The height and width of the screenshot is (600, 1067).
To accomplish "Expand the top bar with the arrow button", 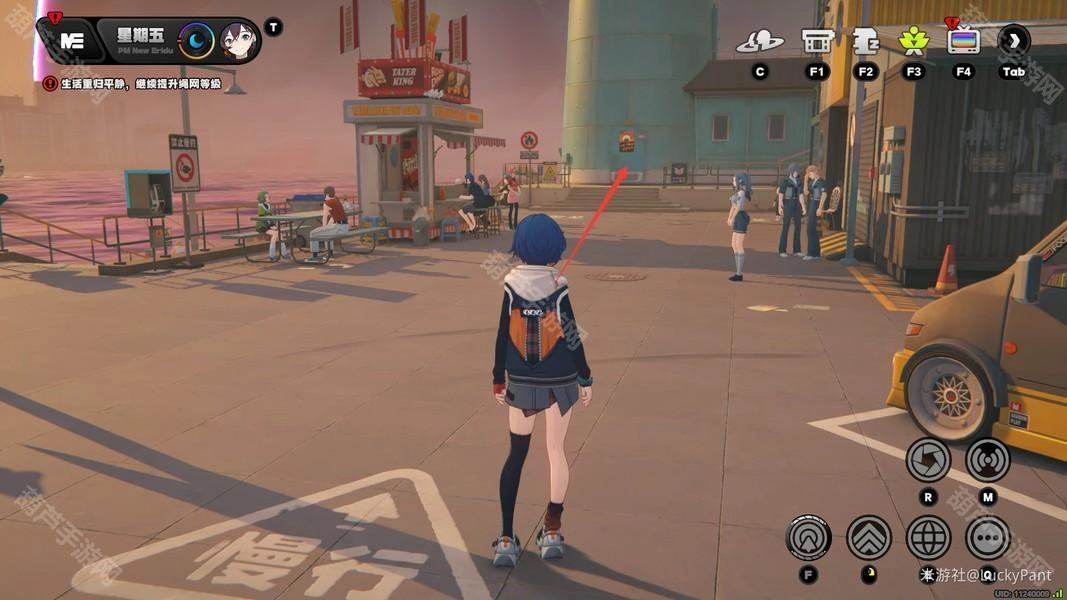I will point(1013,40).
